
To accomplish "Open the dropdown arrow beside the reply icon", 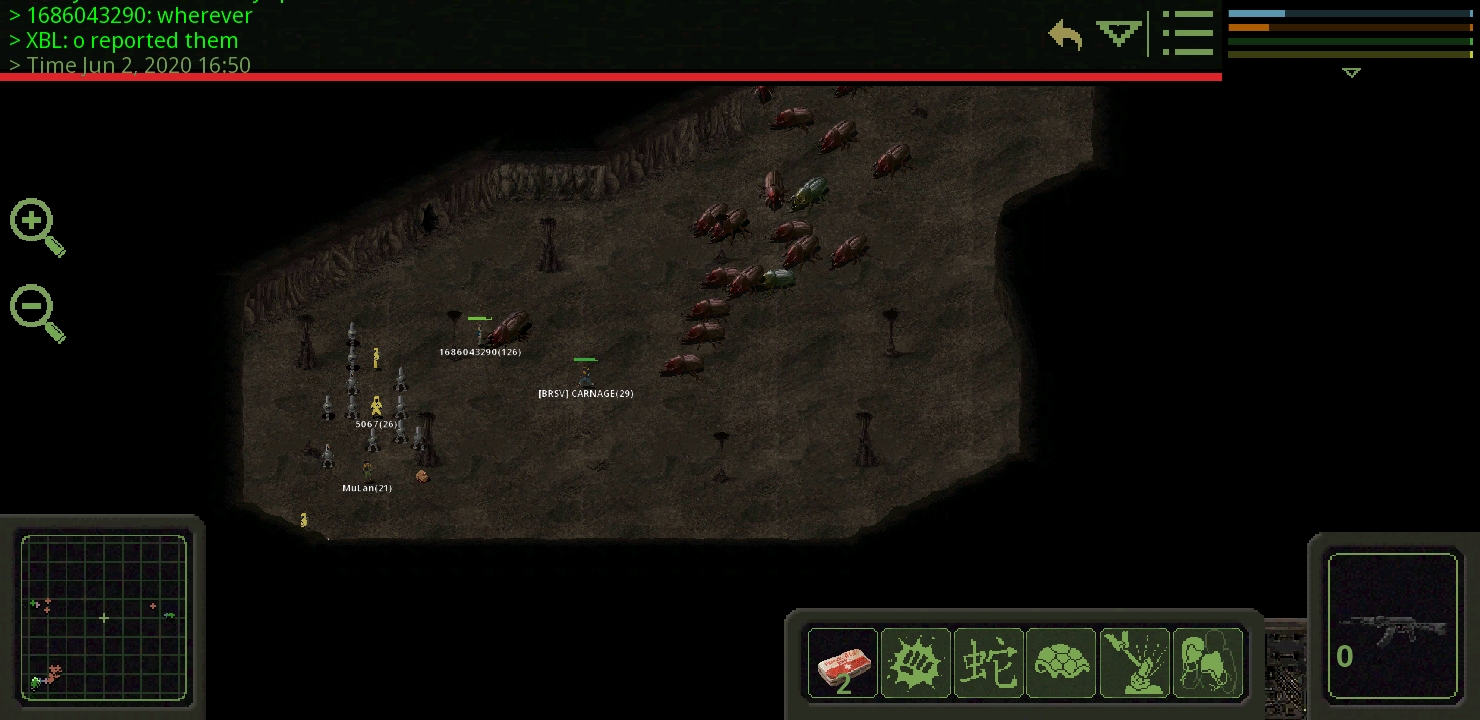I will [x=1118, y=33].
